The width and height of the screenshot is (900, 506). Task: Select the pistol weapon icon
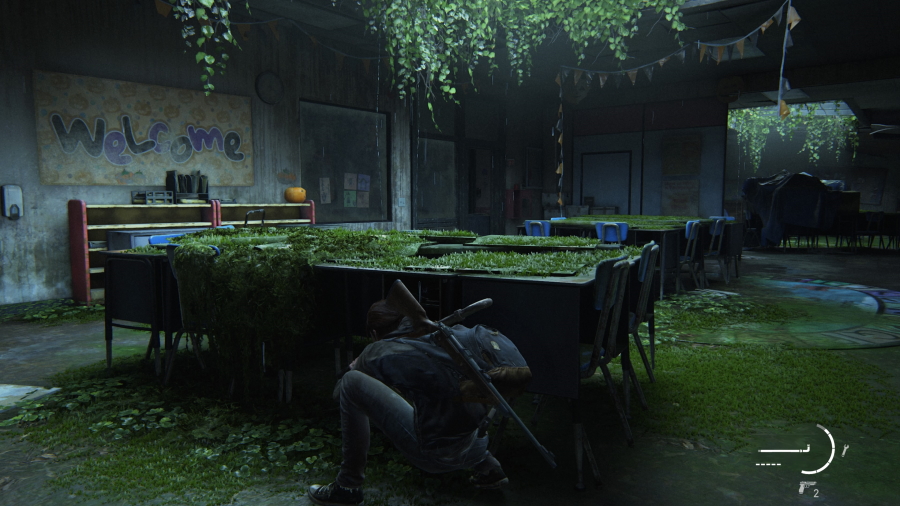pyautogui.click(x=805, y=487)
